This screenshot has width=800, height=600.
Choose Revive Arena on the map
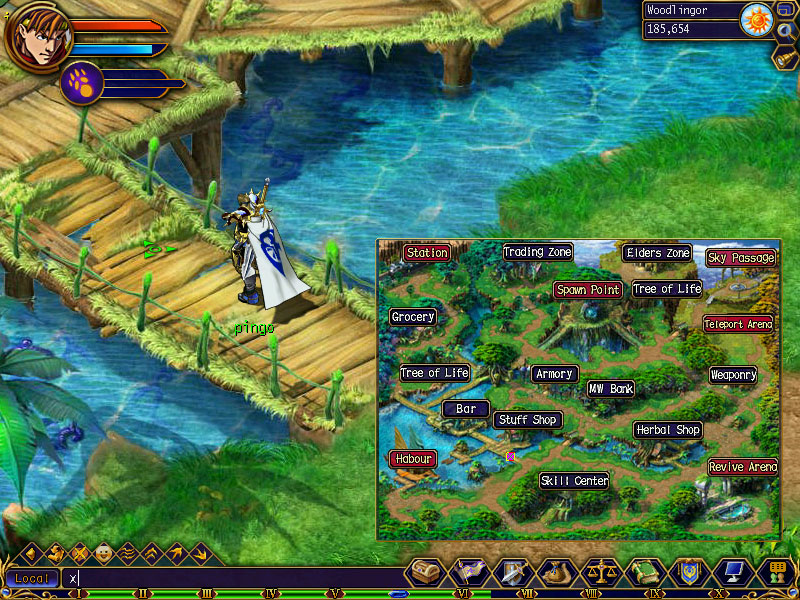point(743,467)
